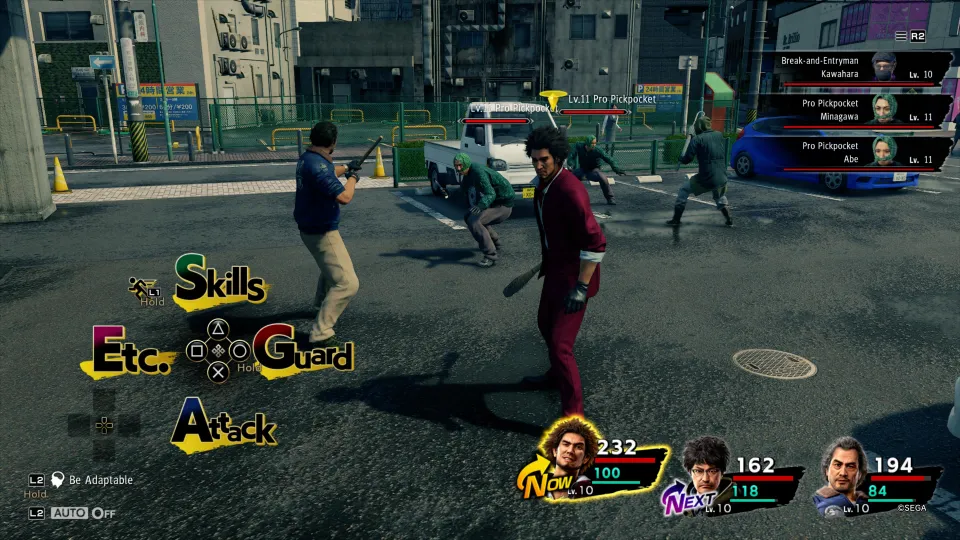Open the Etc. command menu

(131, 352)
